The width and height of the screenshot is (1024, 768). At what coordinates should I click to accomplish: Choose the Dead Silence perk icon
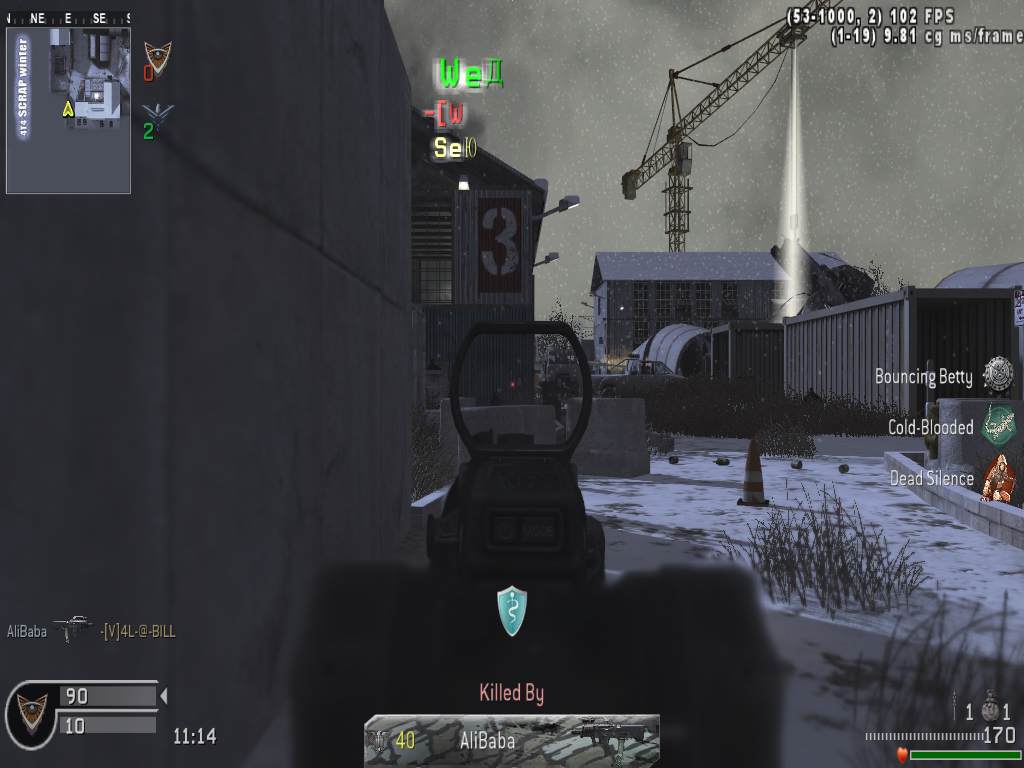(x=997, y=477)
